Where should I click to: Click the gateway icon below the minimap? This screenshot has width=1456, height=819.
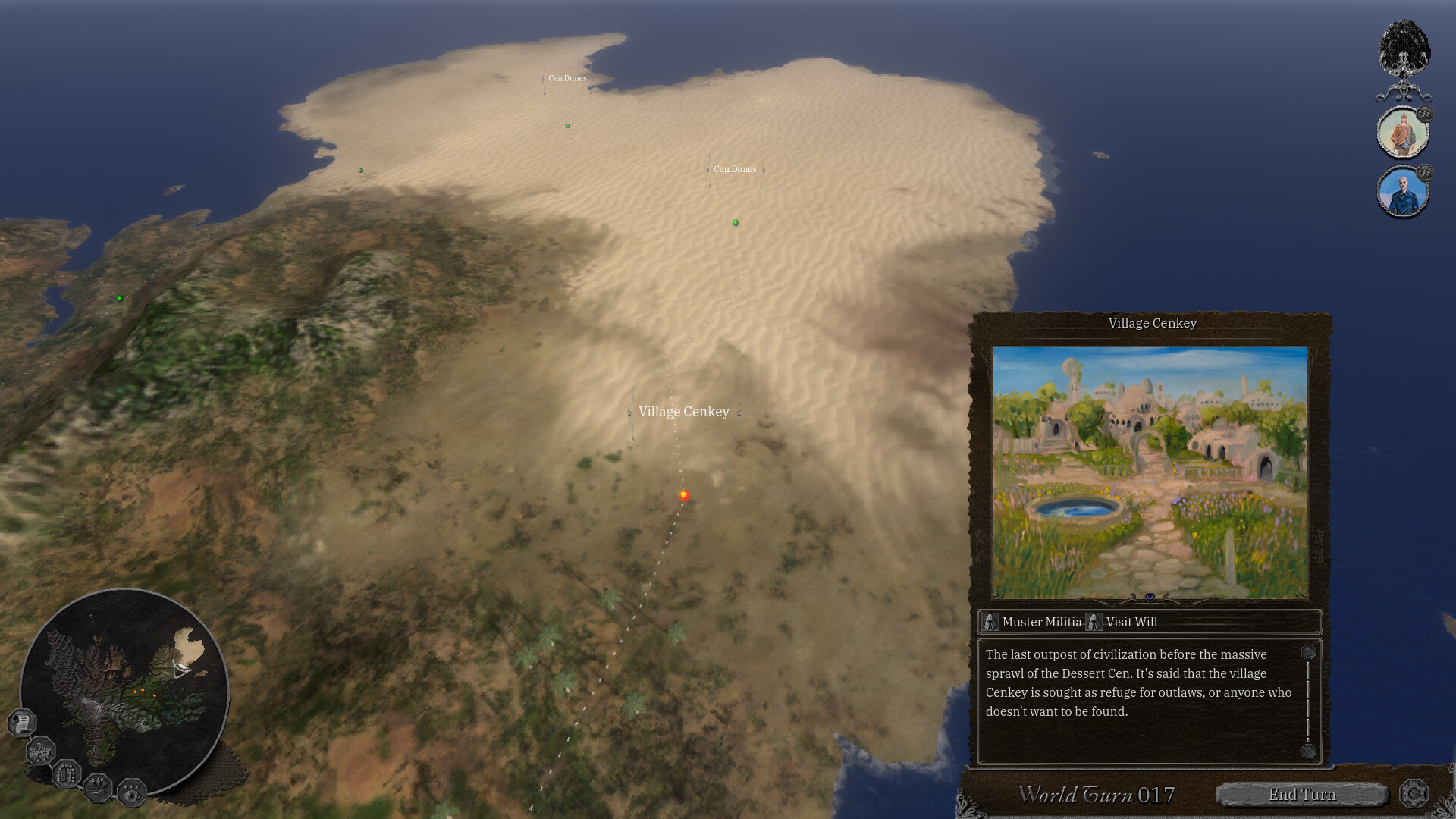[x=66, y=776]
